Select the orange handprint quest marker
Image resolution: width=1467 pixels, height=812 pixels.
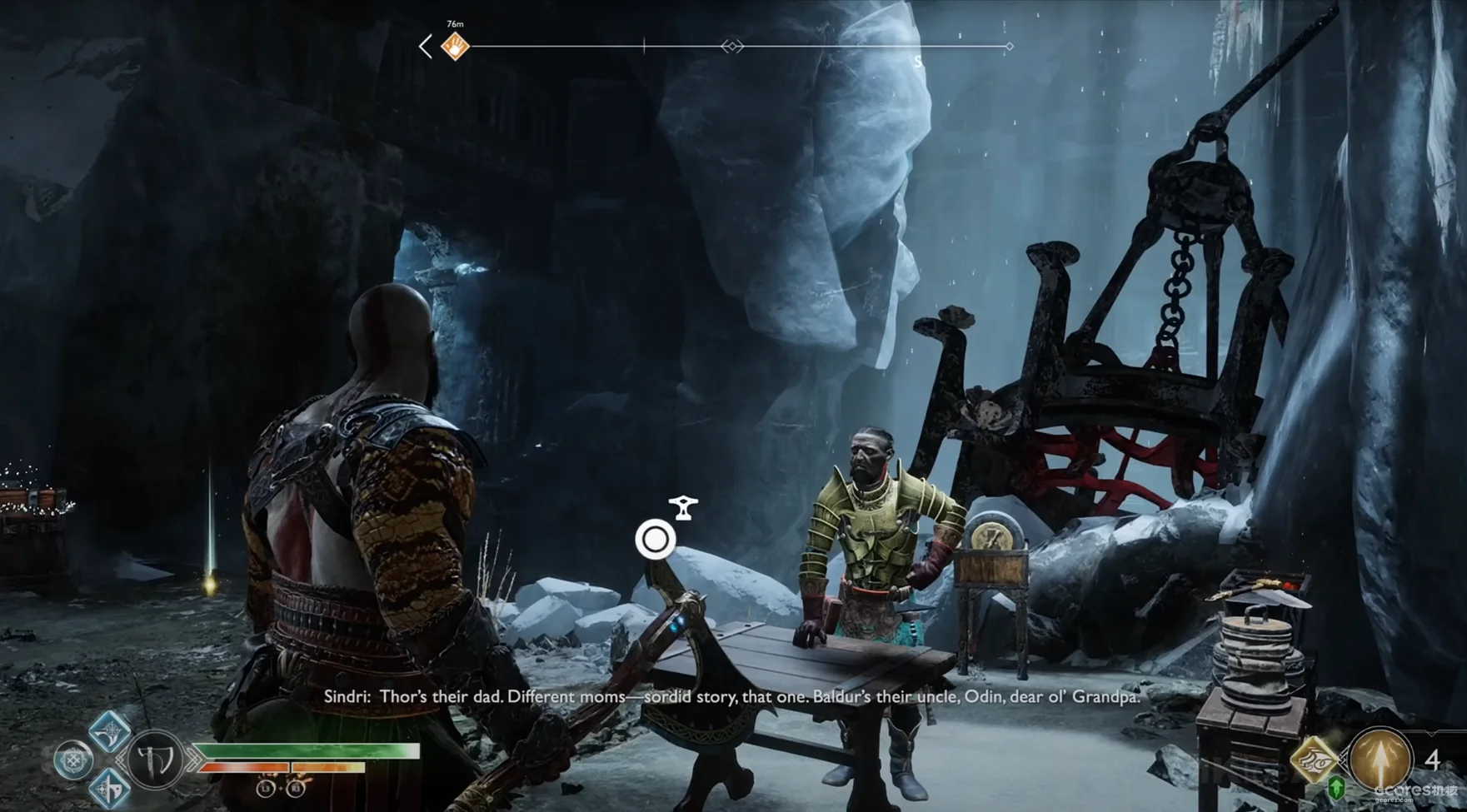pos(455,47)
